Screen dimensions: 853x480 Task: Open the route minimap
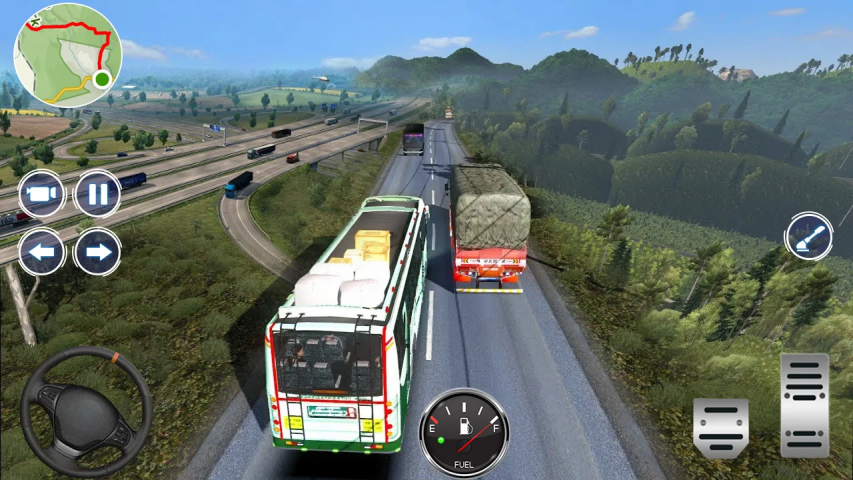pyautogui.click(x=67, y=55)
